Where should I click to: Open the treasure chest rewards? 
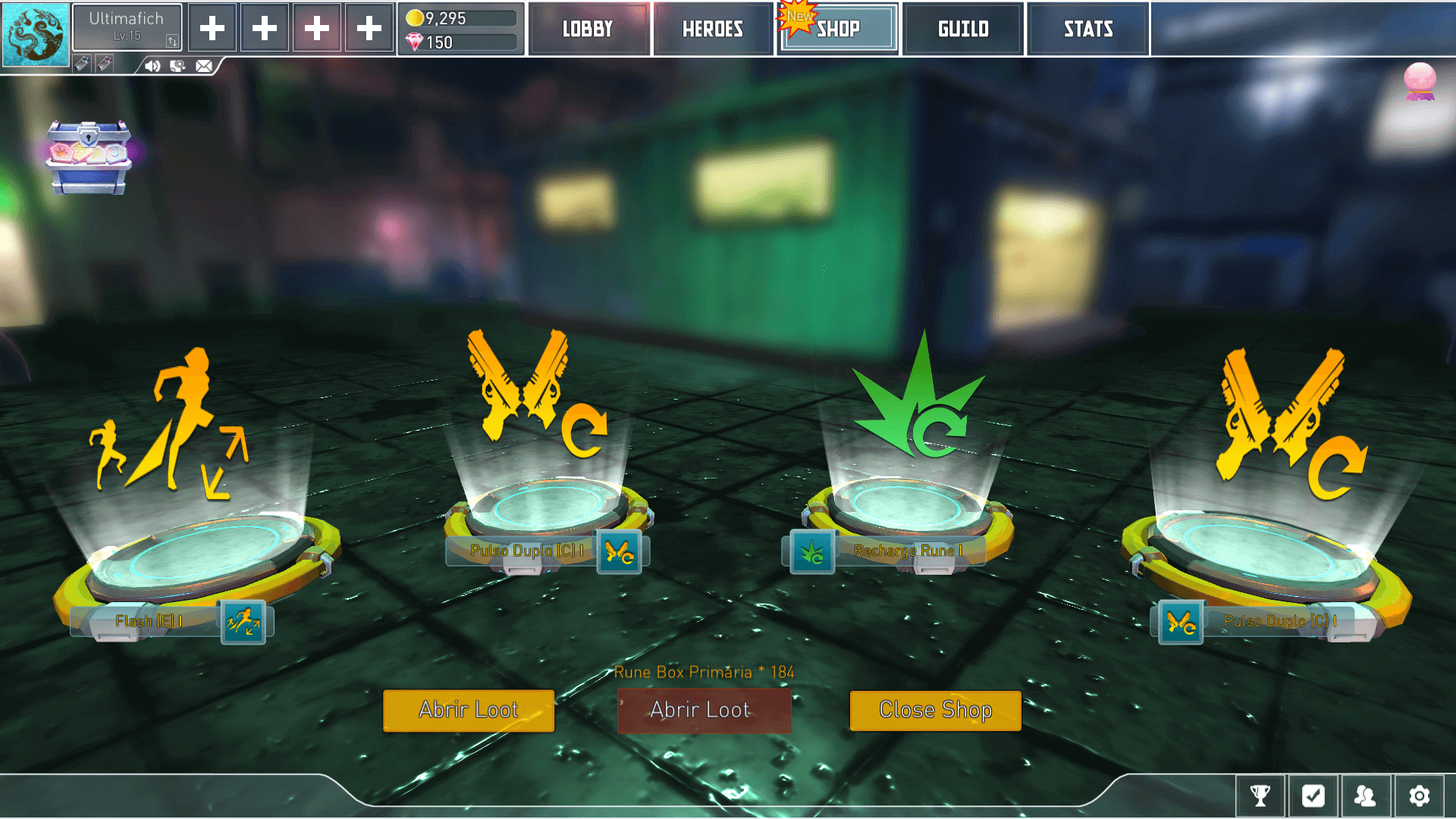point(89,155)
